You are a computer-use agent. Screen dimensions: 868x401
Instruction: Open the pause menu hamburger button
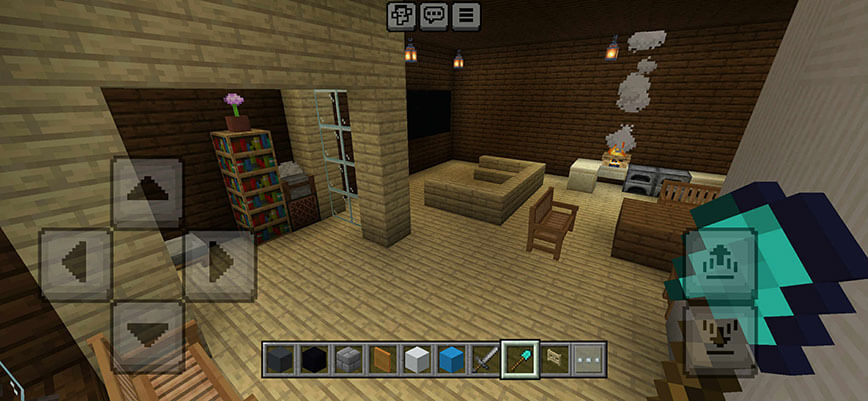coord(466,16)
